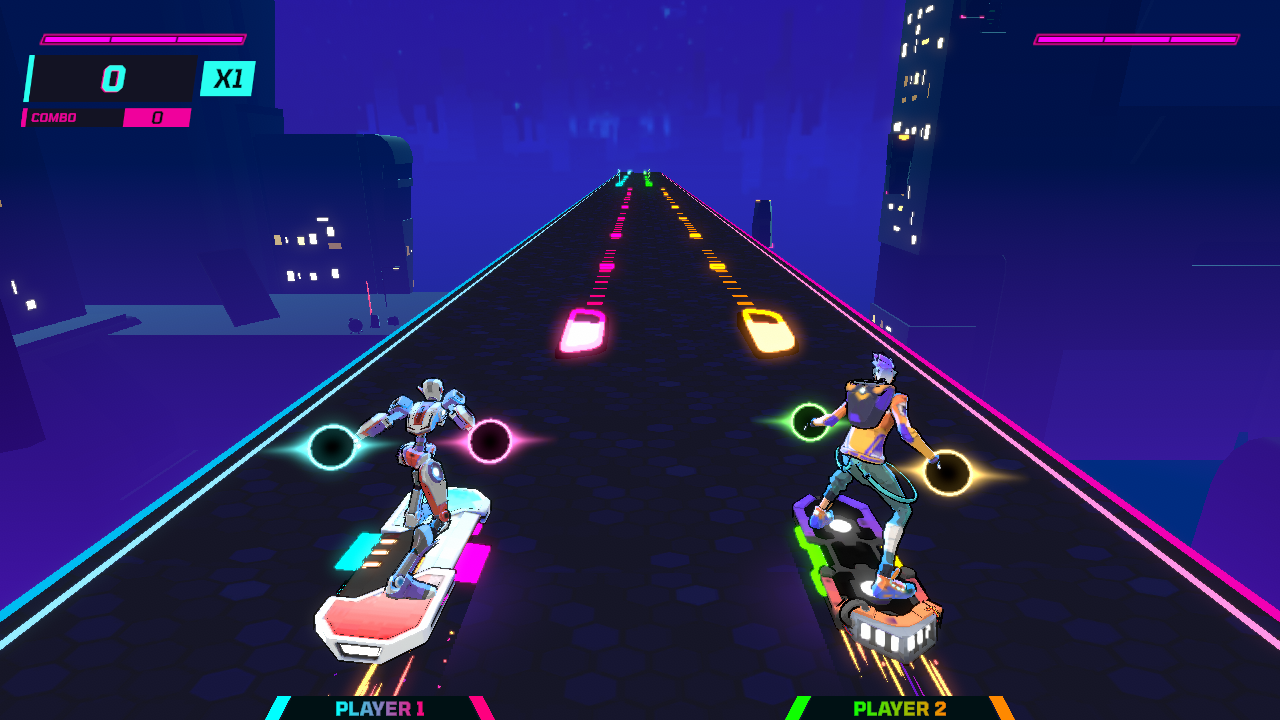This screenshot has width=1280, height=720.
Task: Select the green orb beside Player 2
Action: (811, 420)
